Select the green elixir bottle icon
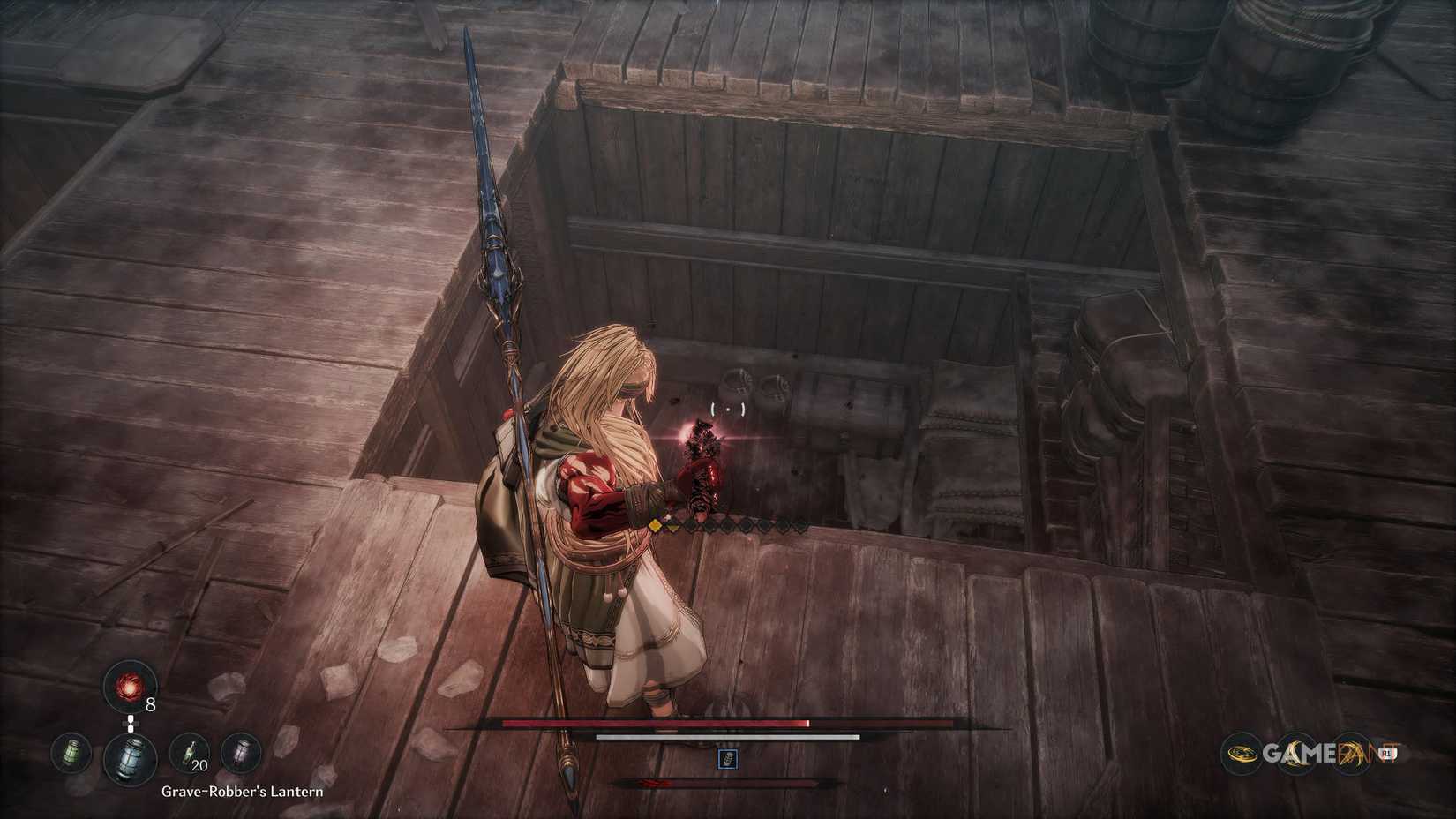This screenshot has height=819, width=1456. (x=189, y=751)
